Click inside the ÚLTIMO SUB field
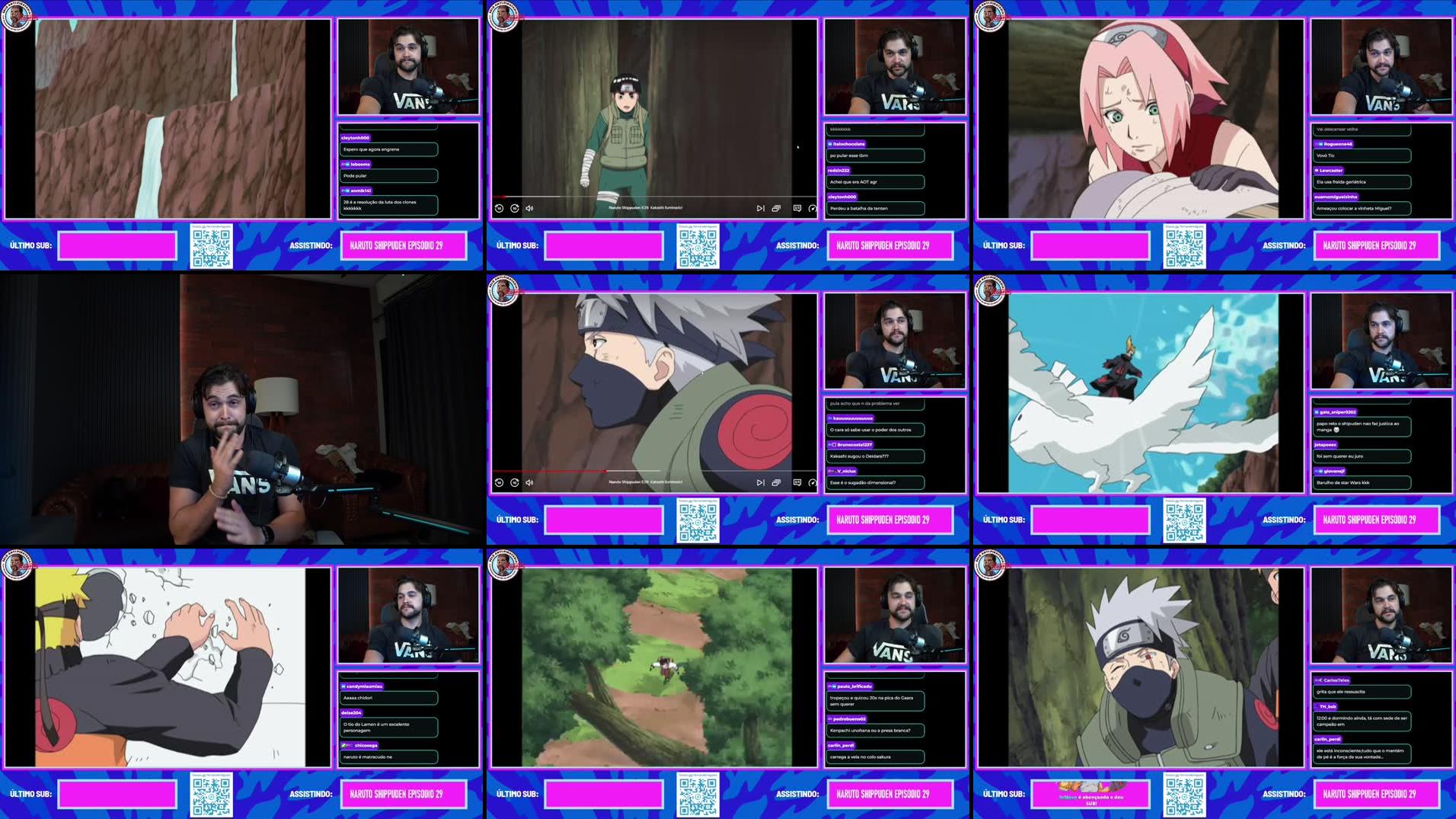The height and width of the screenshot is (819, 1456). [118, 245]
